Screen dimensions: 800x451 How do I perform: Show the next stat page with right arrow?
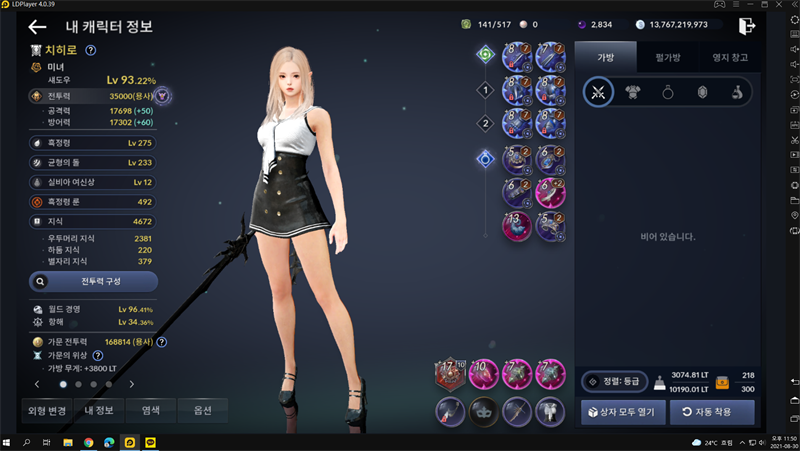pos(131,384)
